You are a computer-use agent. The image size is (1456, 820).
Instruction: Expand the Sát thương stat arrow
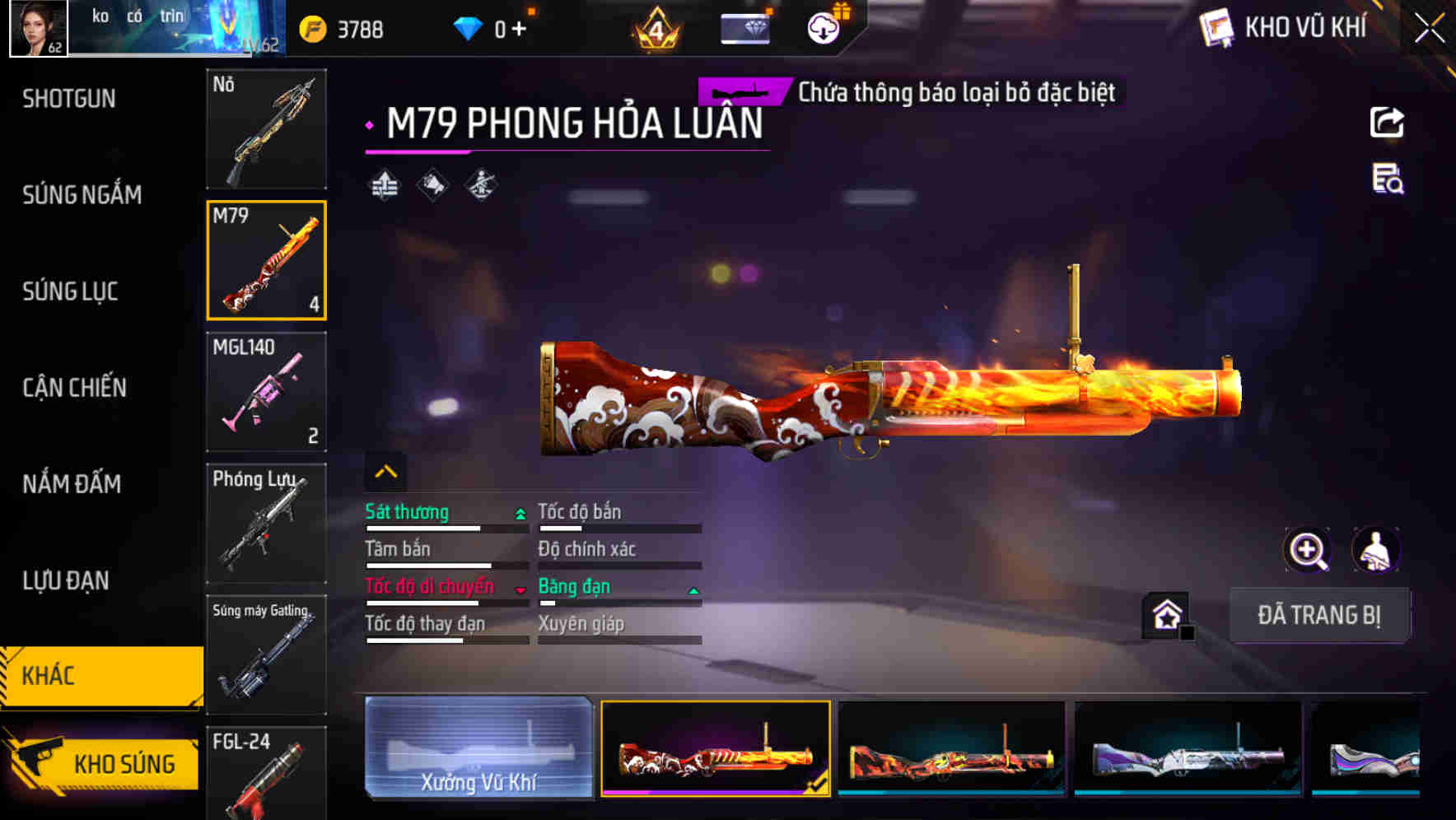click(x=519, y=513)
